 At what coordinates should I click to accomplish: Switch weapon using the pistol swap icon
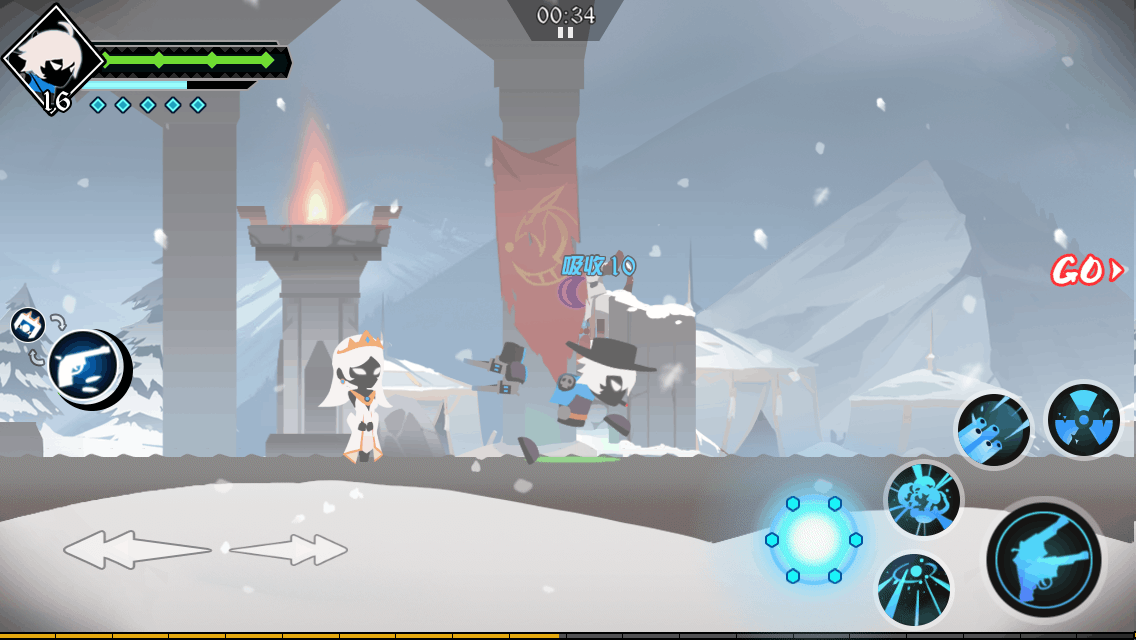click(85, 366)
